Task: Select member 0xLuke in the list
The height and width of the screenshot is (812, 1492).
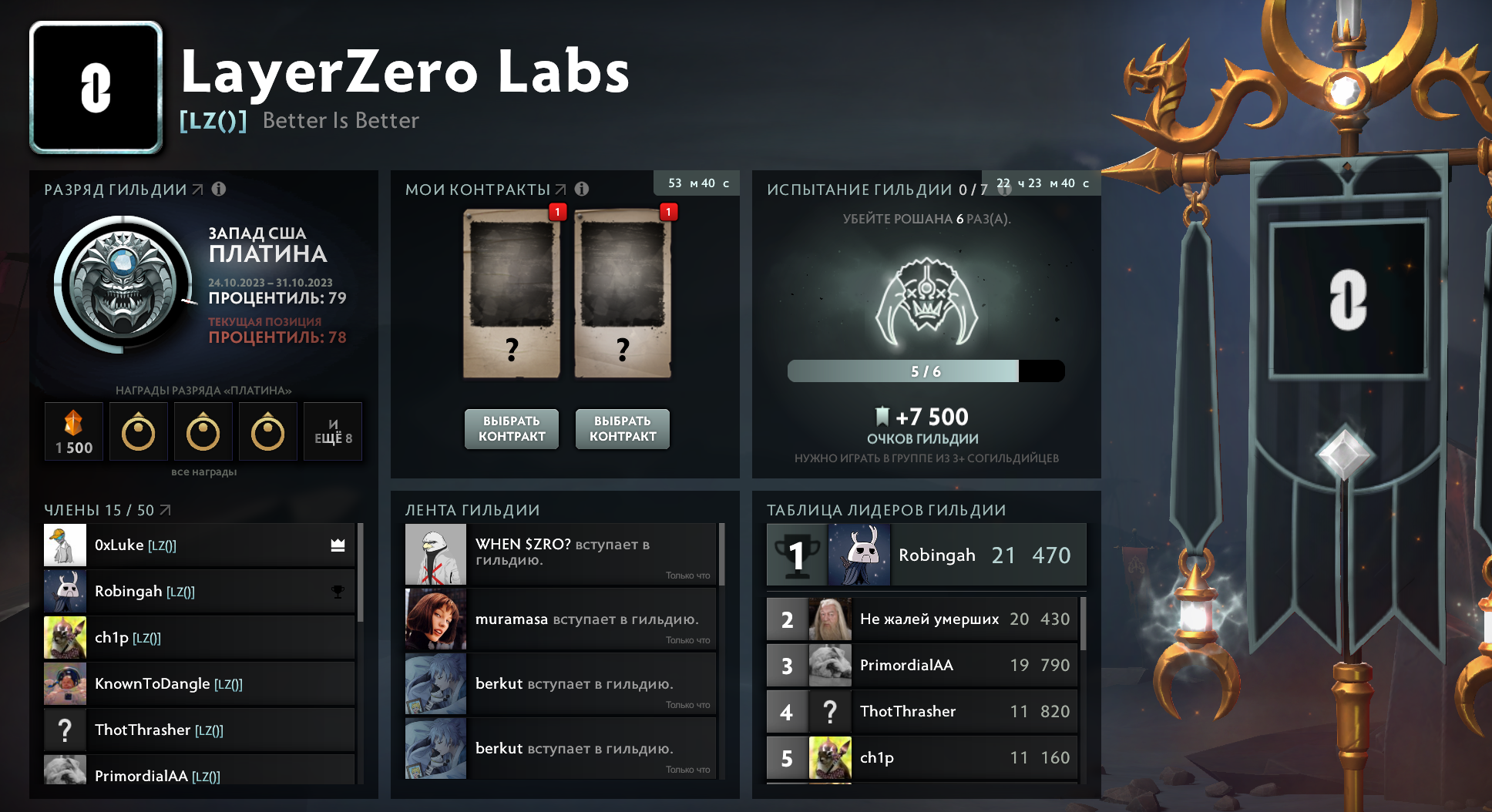Action: (199, 545)
